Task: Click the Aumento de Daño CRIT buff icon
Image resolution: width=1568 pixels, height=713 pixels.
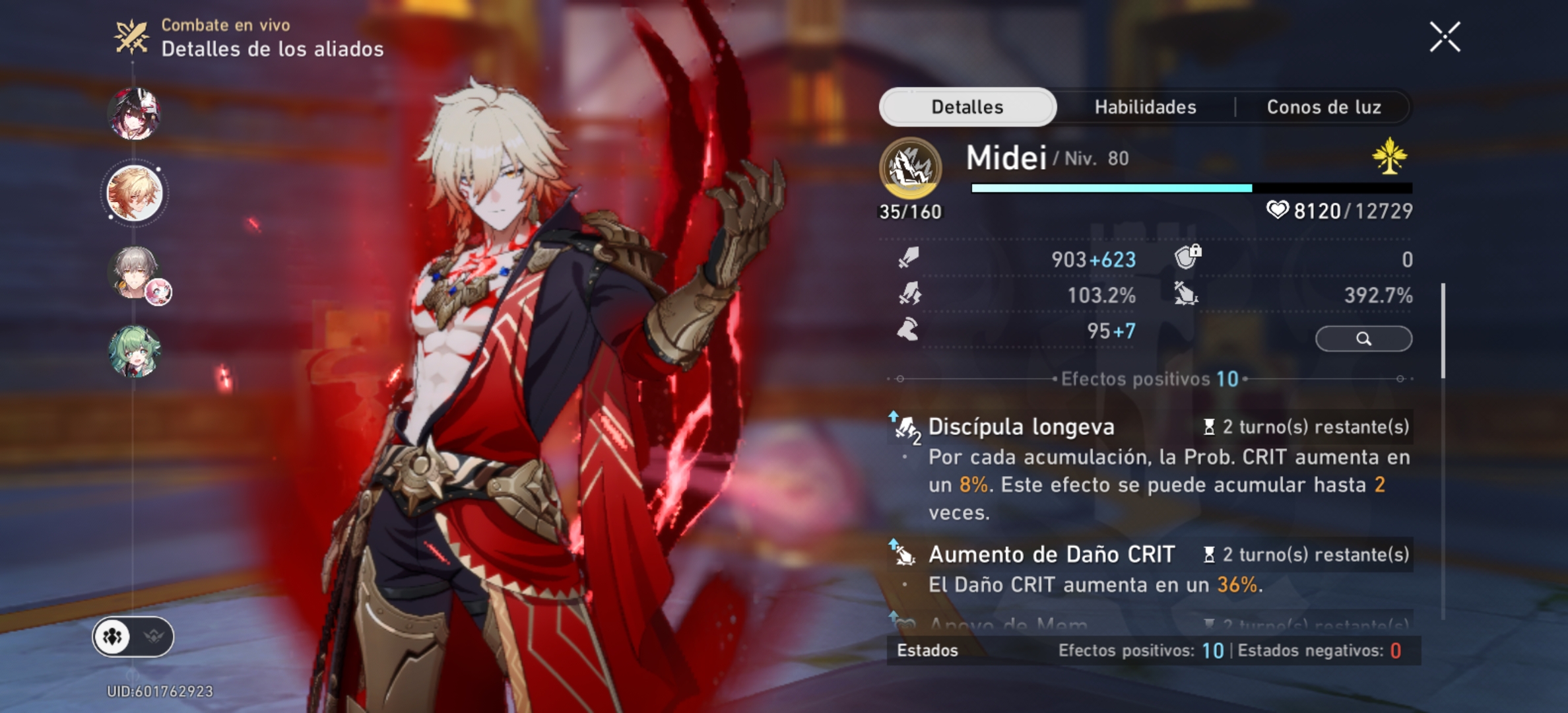Action: coord(905,554)
